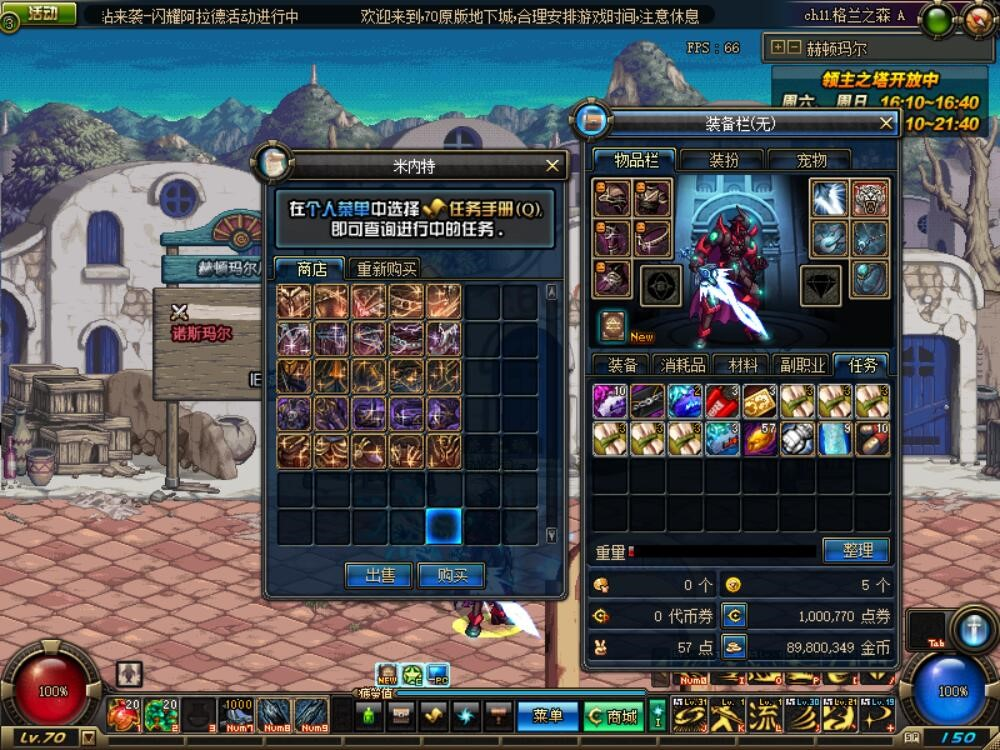Select the 物品栏 items tab

click(635, 160)
